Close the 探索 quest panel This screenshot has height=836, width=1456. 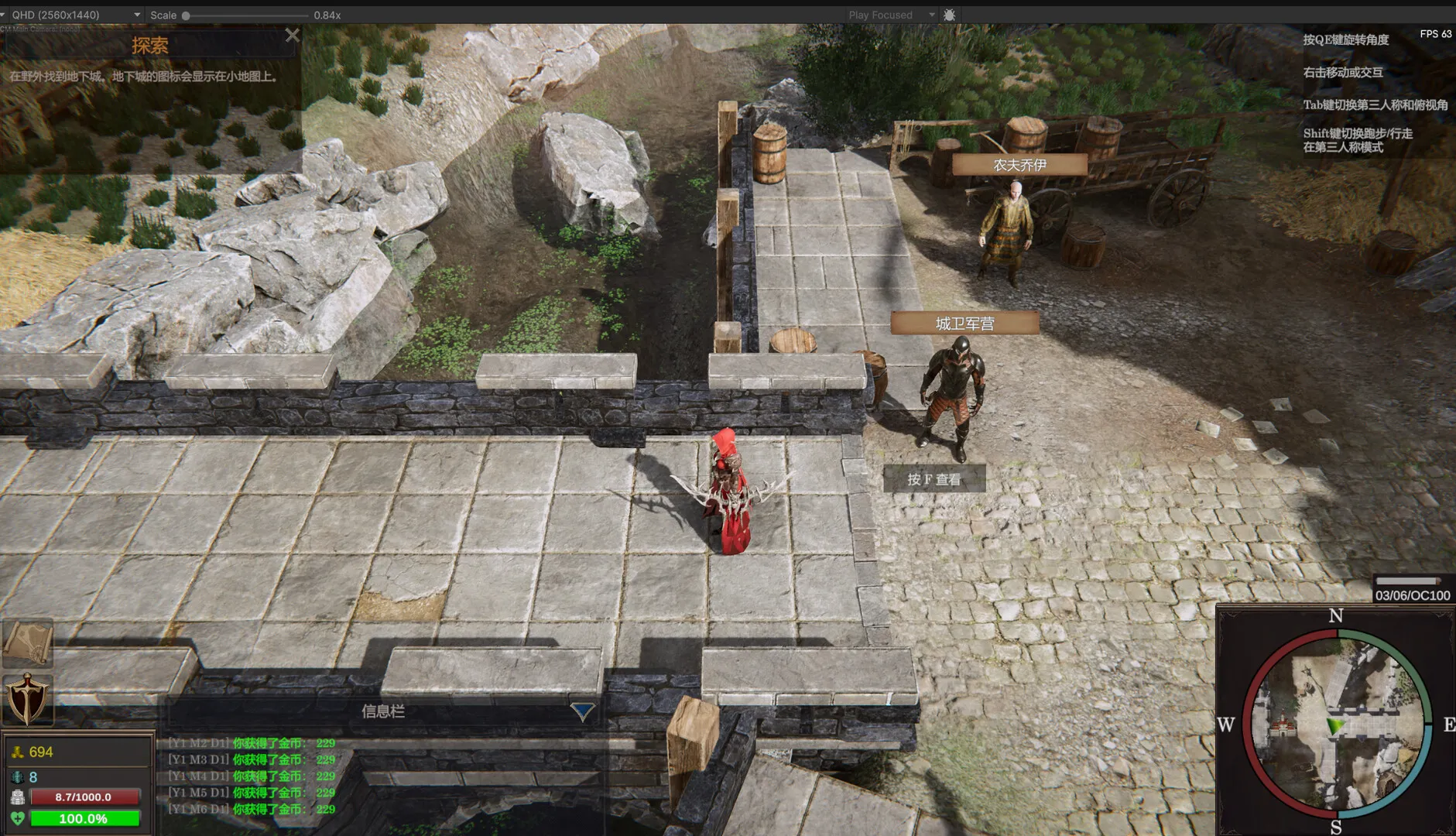[x=293, y=35]
